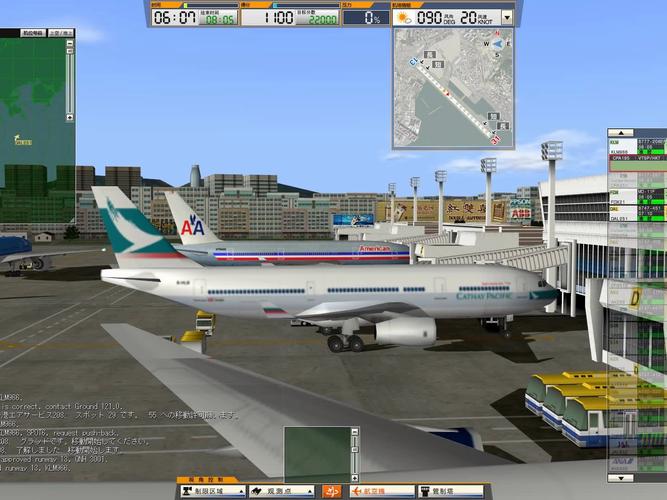
Task: Select the KLM866 flight strip
Action: pyautogui.click(x=636, y=150)
